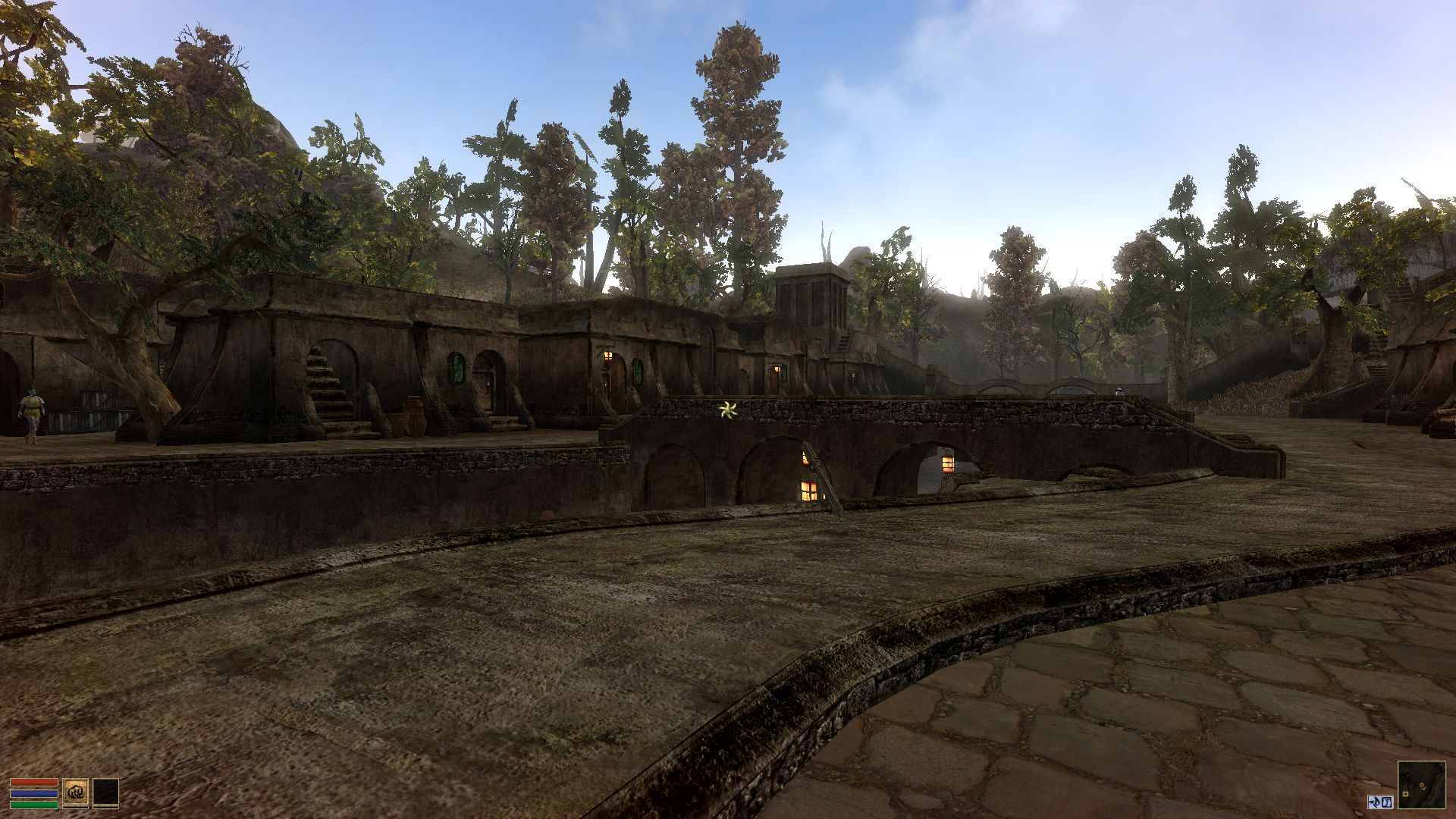Click the active magic effects icon box
The width and height of the screenshot is (1456, 819).
pyautogui.click(x=1380, y=802)
